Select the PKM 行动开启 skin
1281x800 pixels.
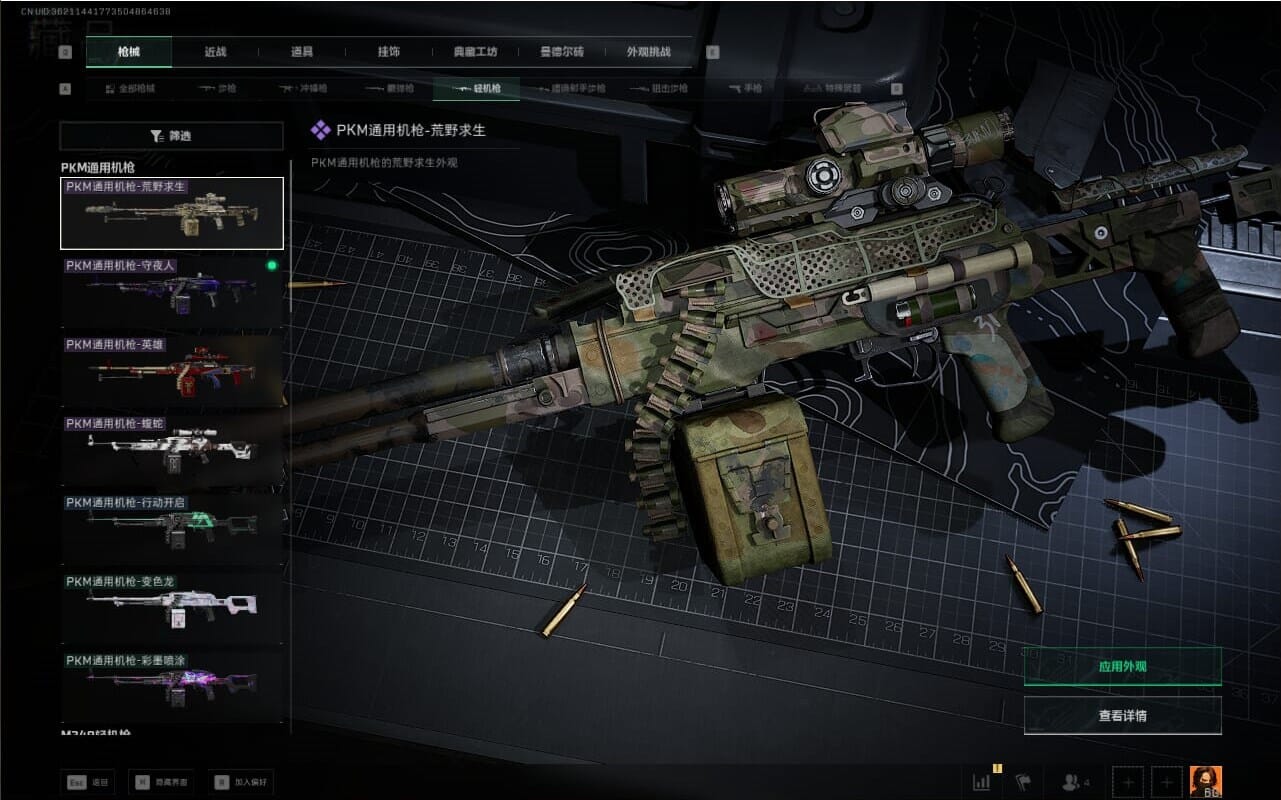[171, 529]
